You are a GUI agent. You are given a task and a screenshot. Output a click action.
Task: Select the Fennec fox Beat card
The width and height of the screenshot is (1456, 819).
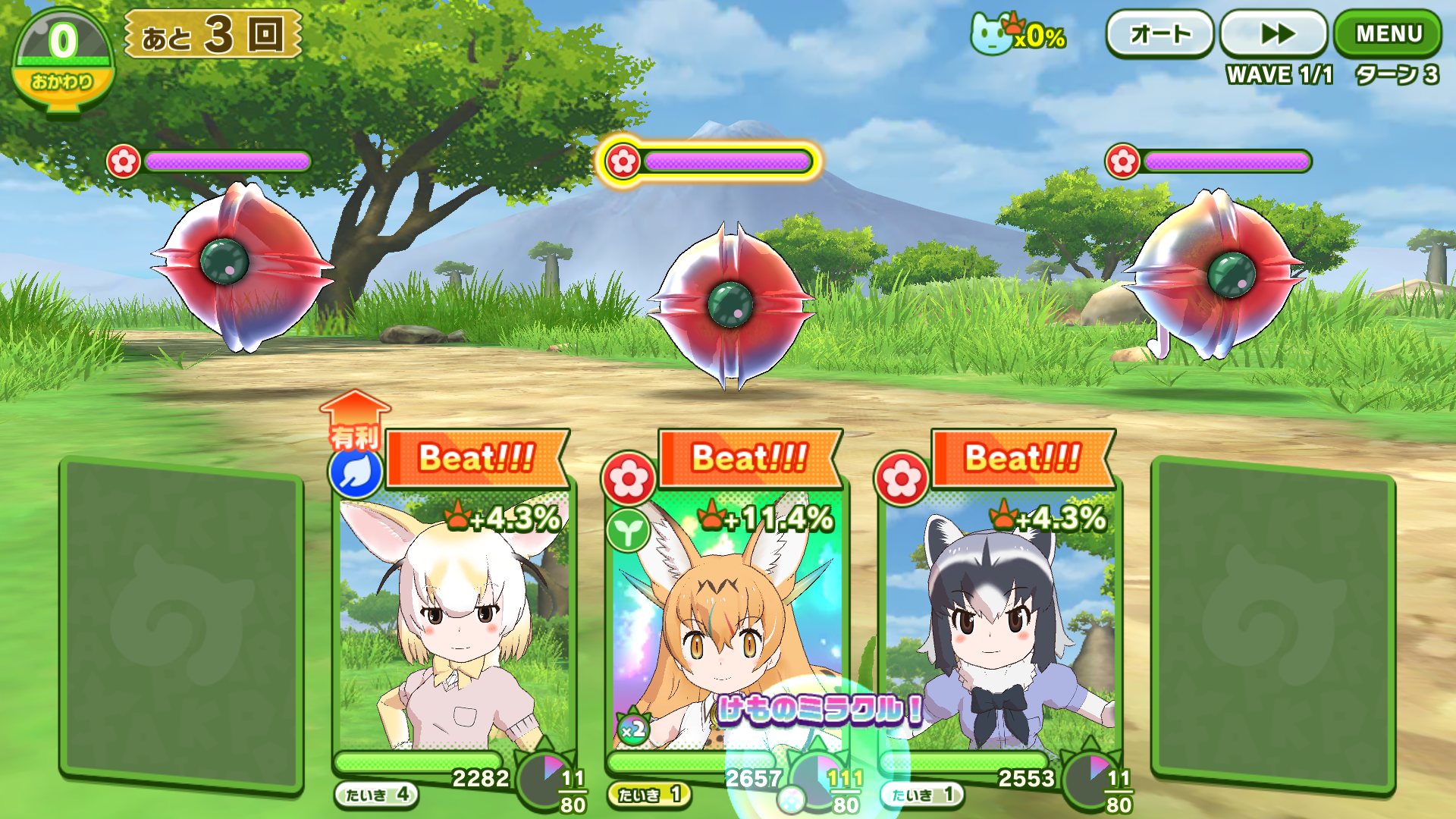pos(453,607)
